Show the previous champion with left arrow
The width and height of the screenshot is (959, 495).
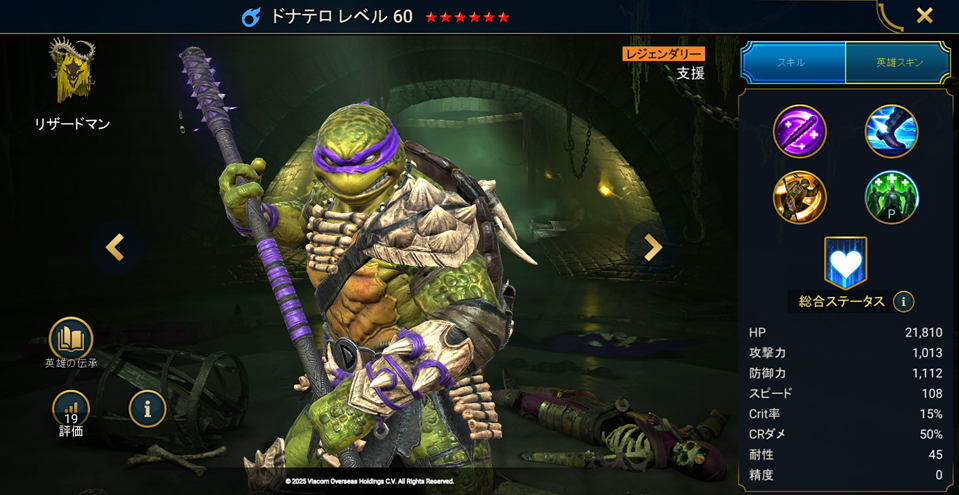tap(115, 247)
